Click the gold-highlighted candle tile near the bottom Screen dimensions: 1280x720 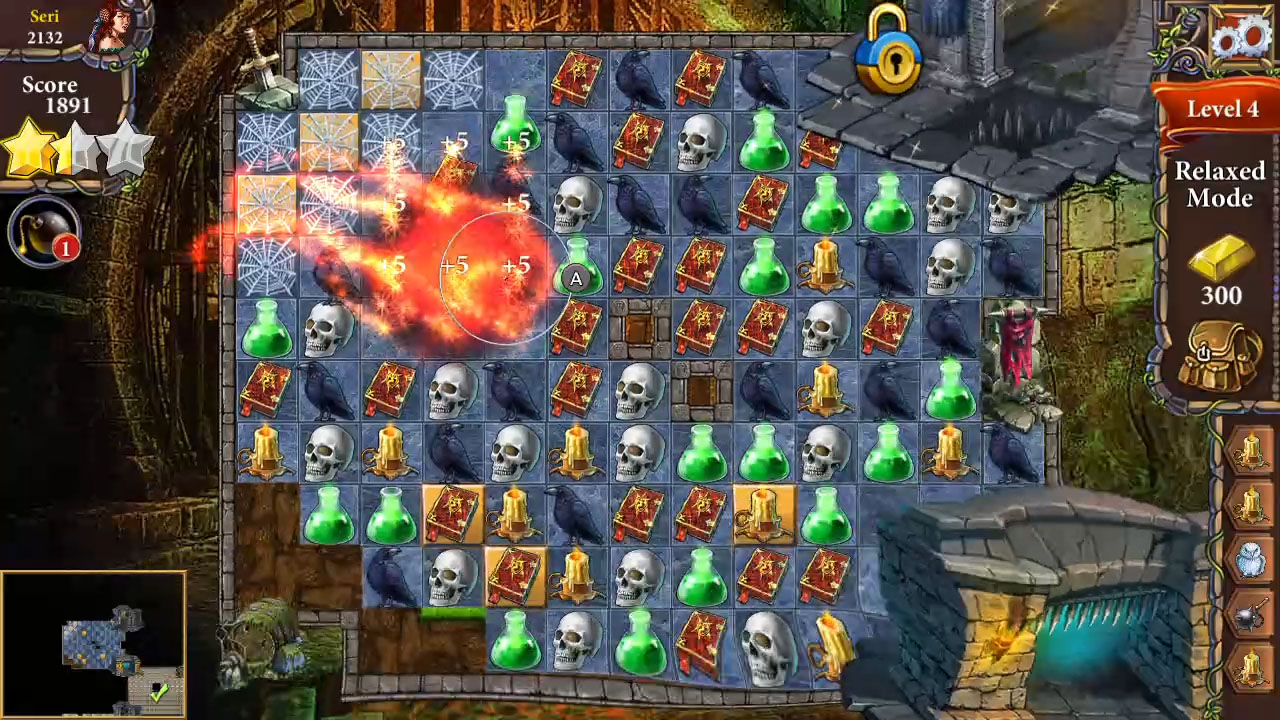click(764, 514)
